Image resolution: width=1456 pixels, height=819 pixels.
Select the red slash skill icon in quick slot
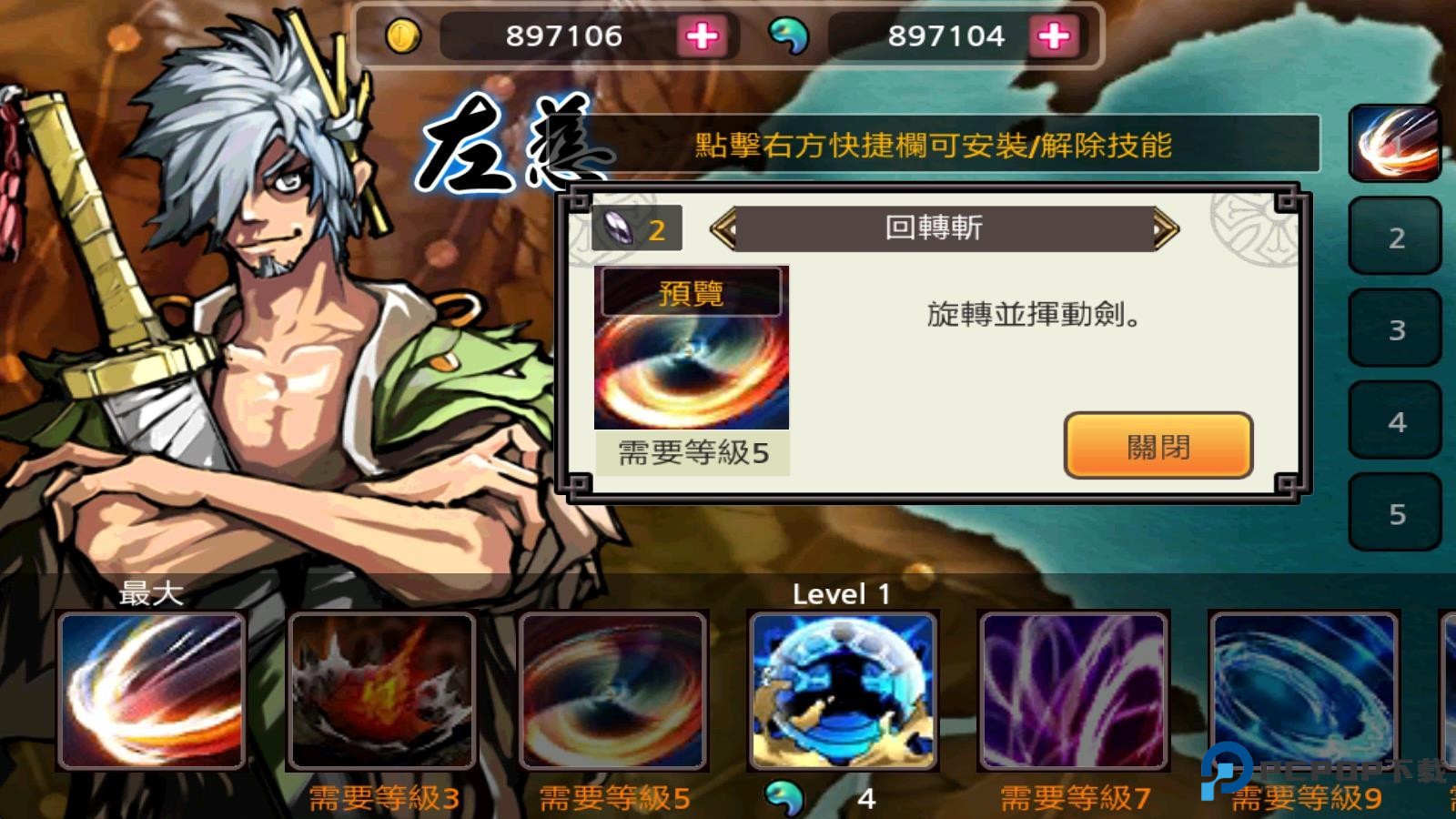pos(1395,141)
